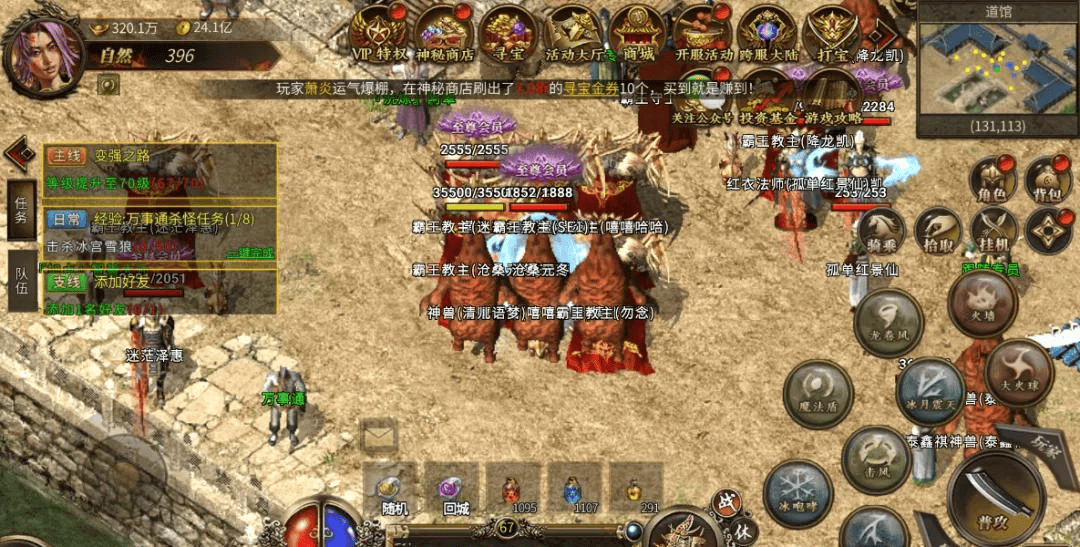Open the 背包 backpack
Image resolution: width=1080 pixels, height=547 pixels.
click(1047, 179)
